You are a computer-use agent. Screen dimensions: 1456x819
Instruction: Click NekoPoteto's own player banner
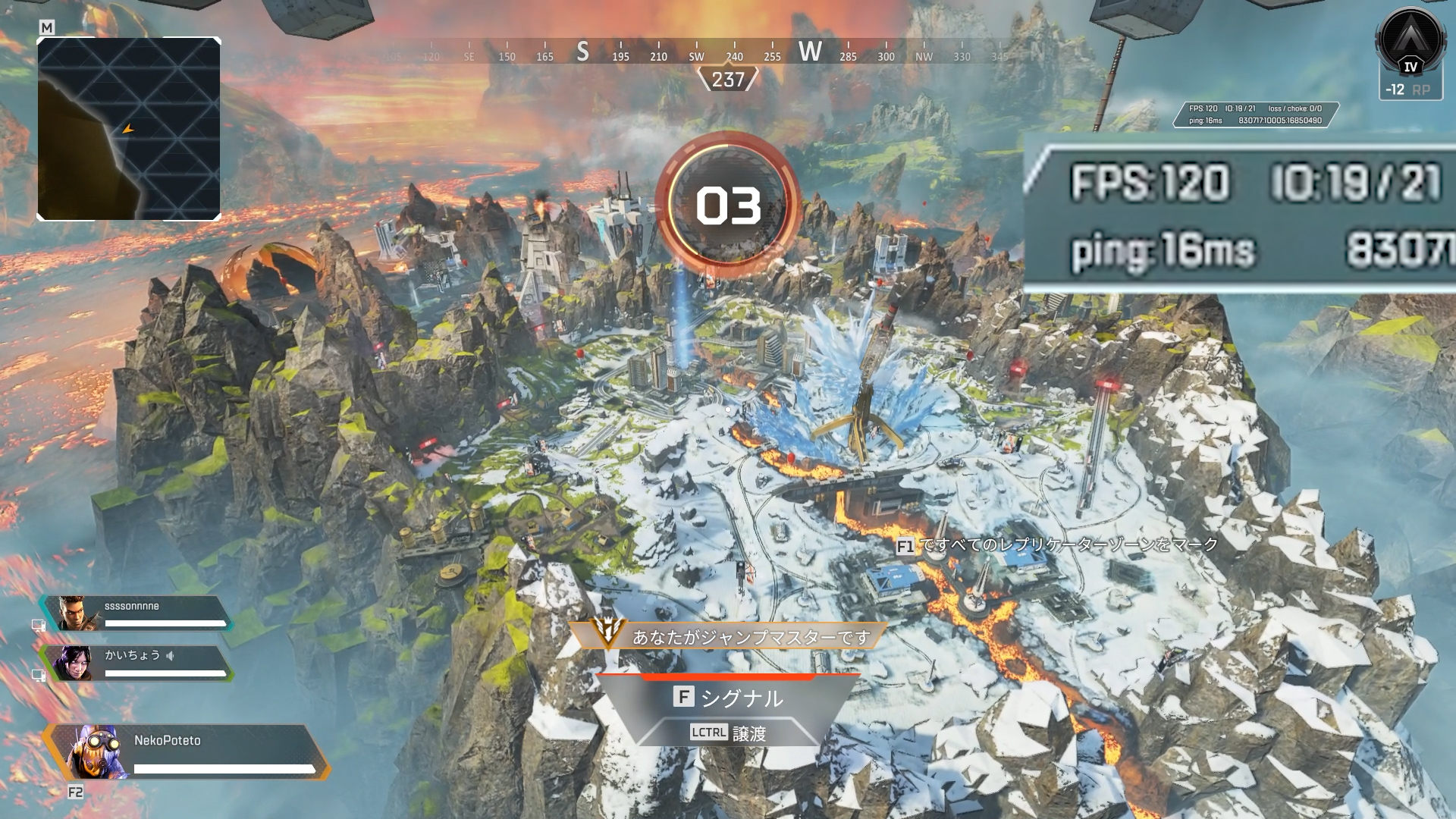[186, 752]
